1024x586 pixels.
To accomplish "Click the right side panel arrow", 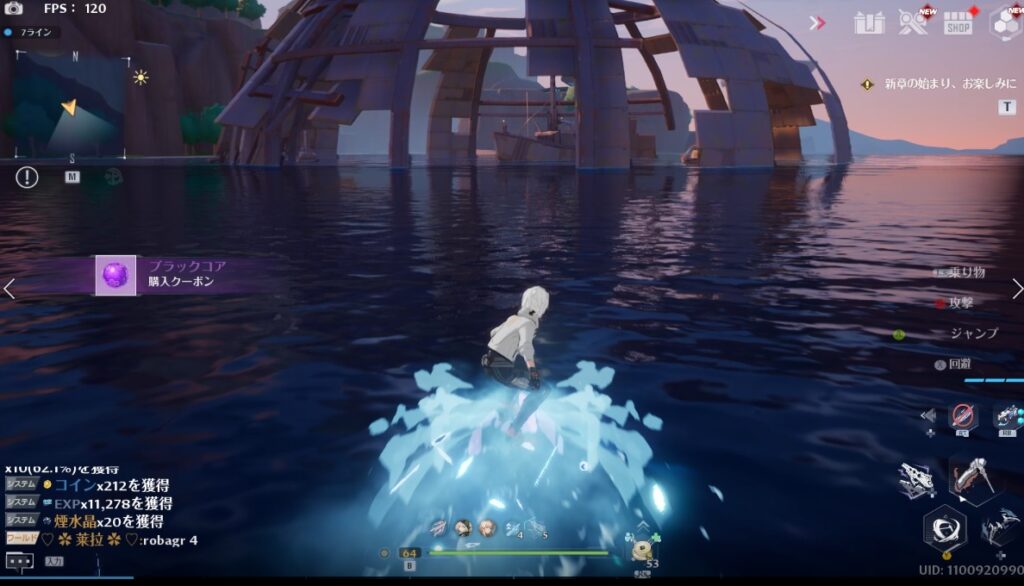I will pos(1016,289).
